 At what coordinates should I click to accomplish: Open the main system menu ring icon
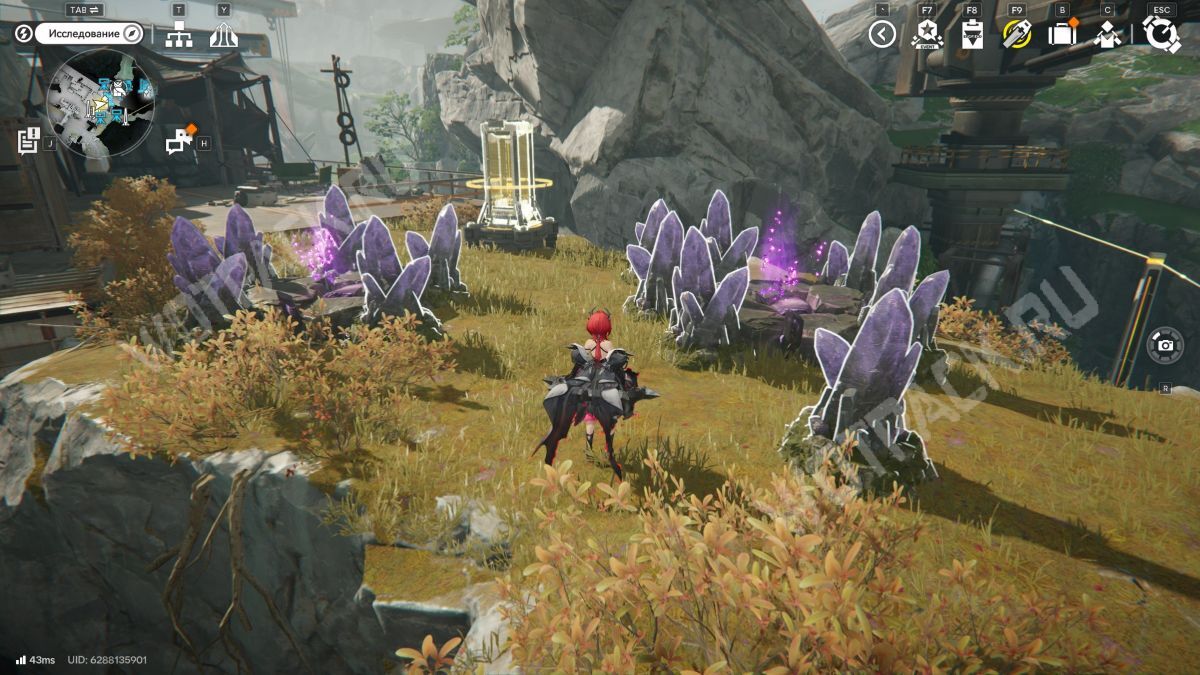pos(1161,35)
